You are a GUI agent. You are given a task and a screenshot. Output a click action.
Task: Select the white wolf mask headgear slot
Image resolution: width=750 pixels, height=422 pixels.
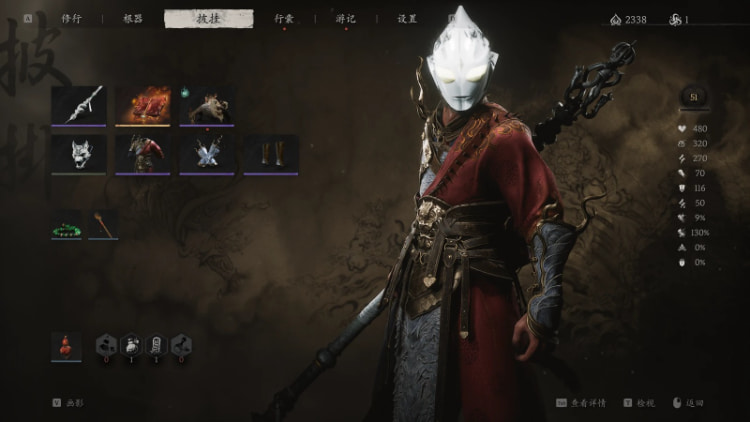79,153
